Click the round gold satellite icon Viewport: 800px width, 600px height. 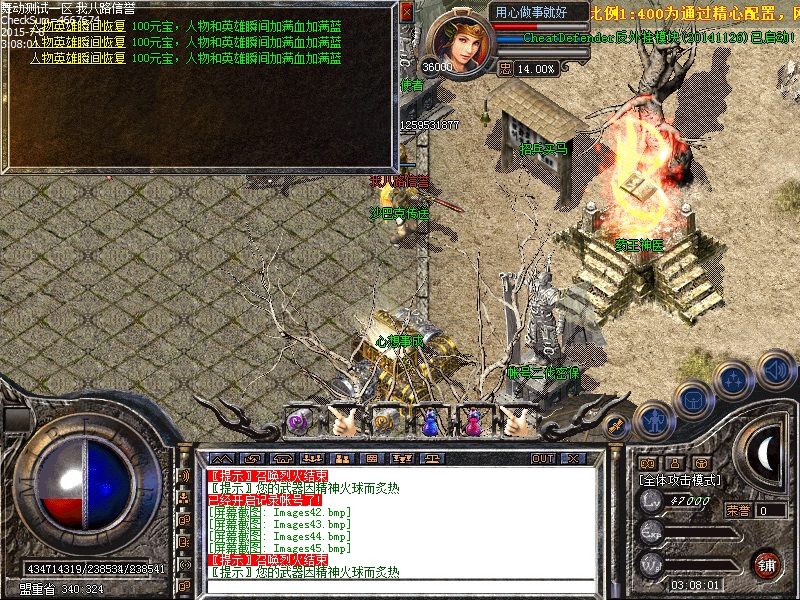pos(617,424)
